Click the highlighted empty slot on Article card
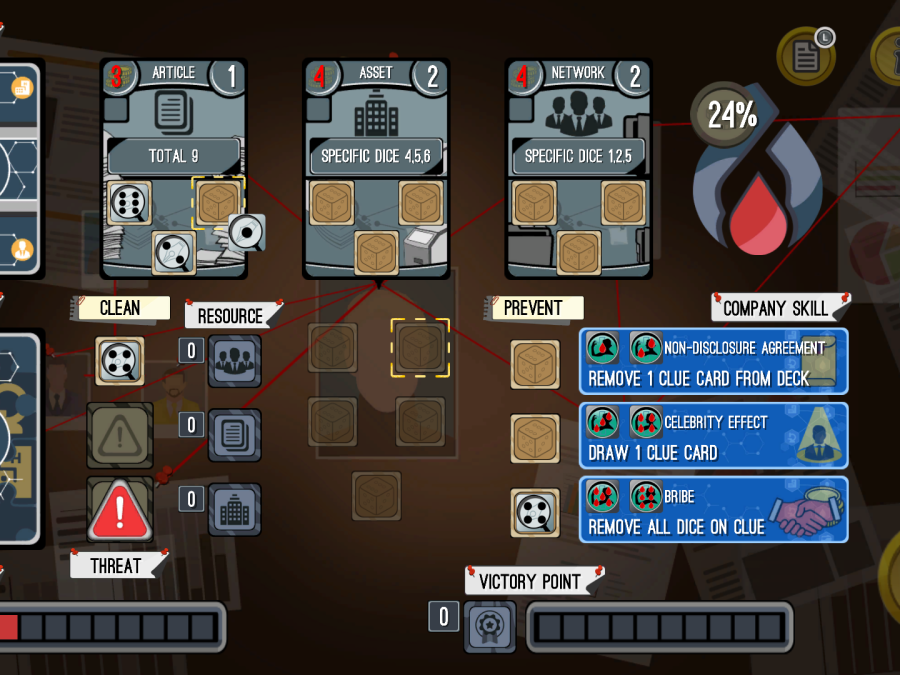 point(218,203)
